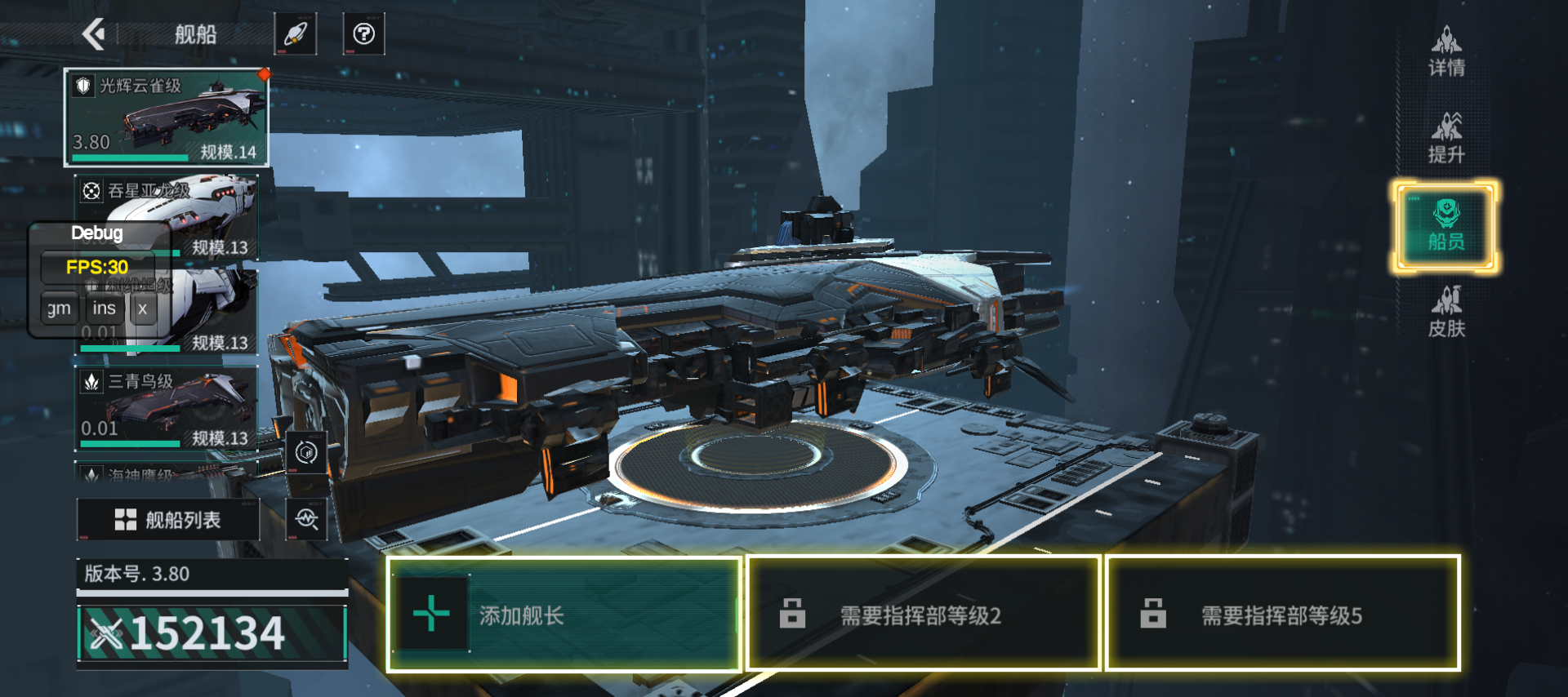1568x697 pixels.
Task: Click the 添加舰长 add captain slot
Action: 563,615
